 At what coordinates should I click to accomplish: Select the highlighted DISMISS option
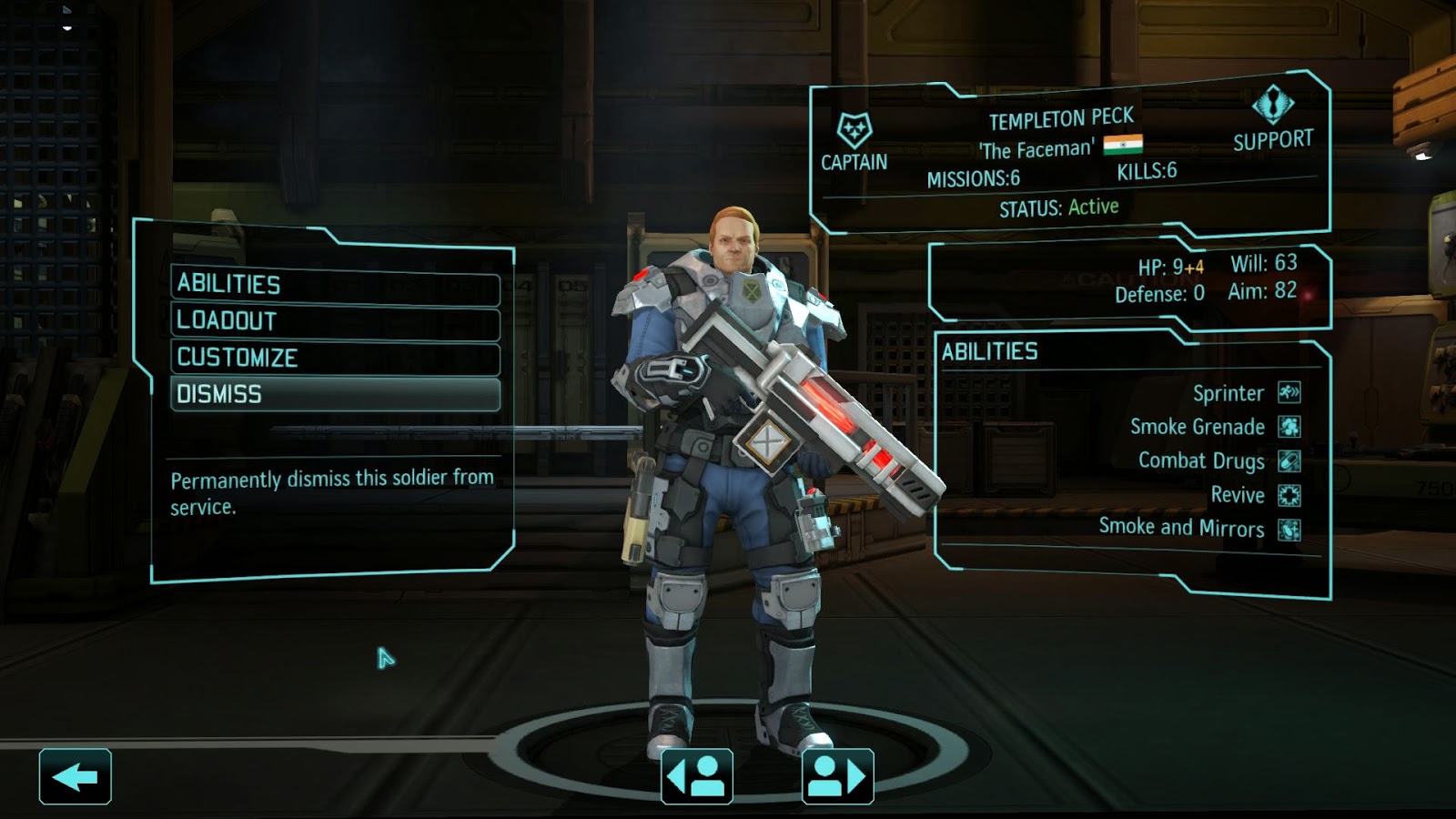click(x=335, y=395)
